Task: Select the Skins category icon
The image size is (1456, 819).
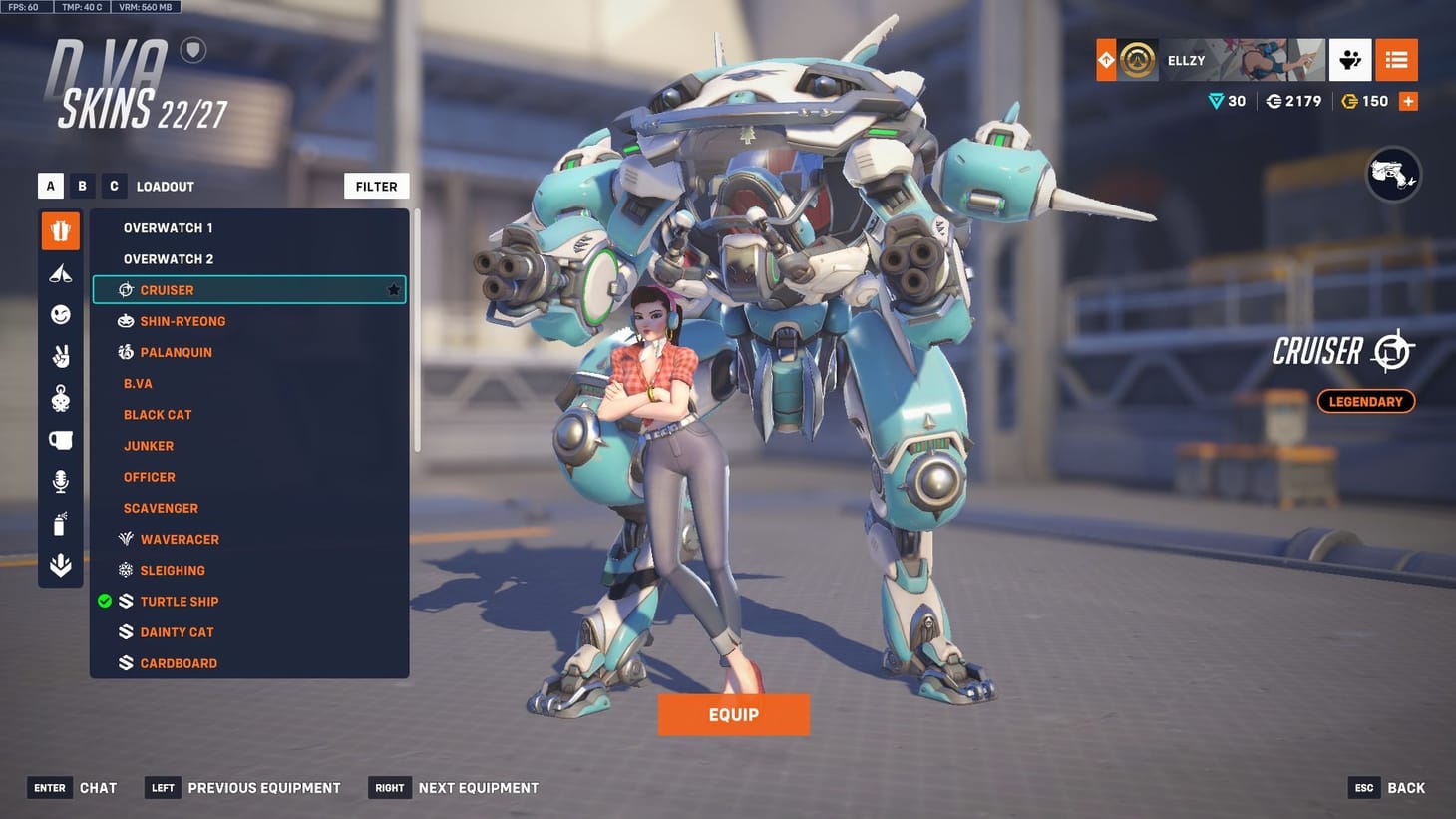Action: (60, 230)
